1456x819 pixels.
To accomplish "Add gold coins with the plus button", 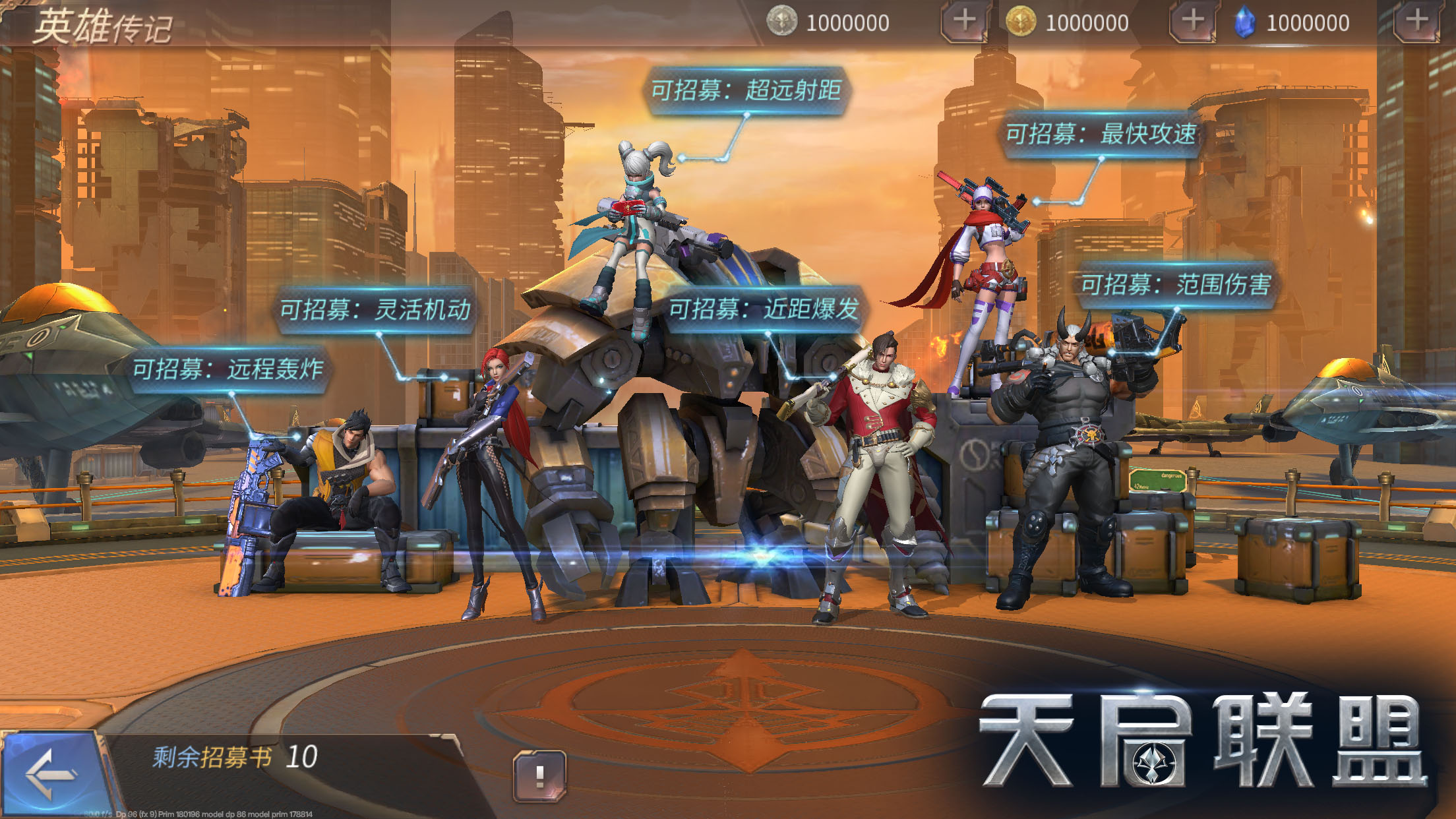I will point(1192,22).
